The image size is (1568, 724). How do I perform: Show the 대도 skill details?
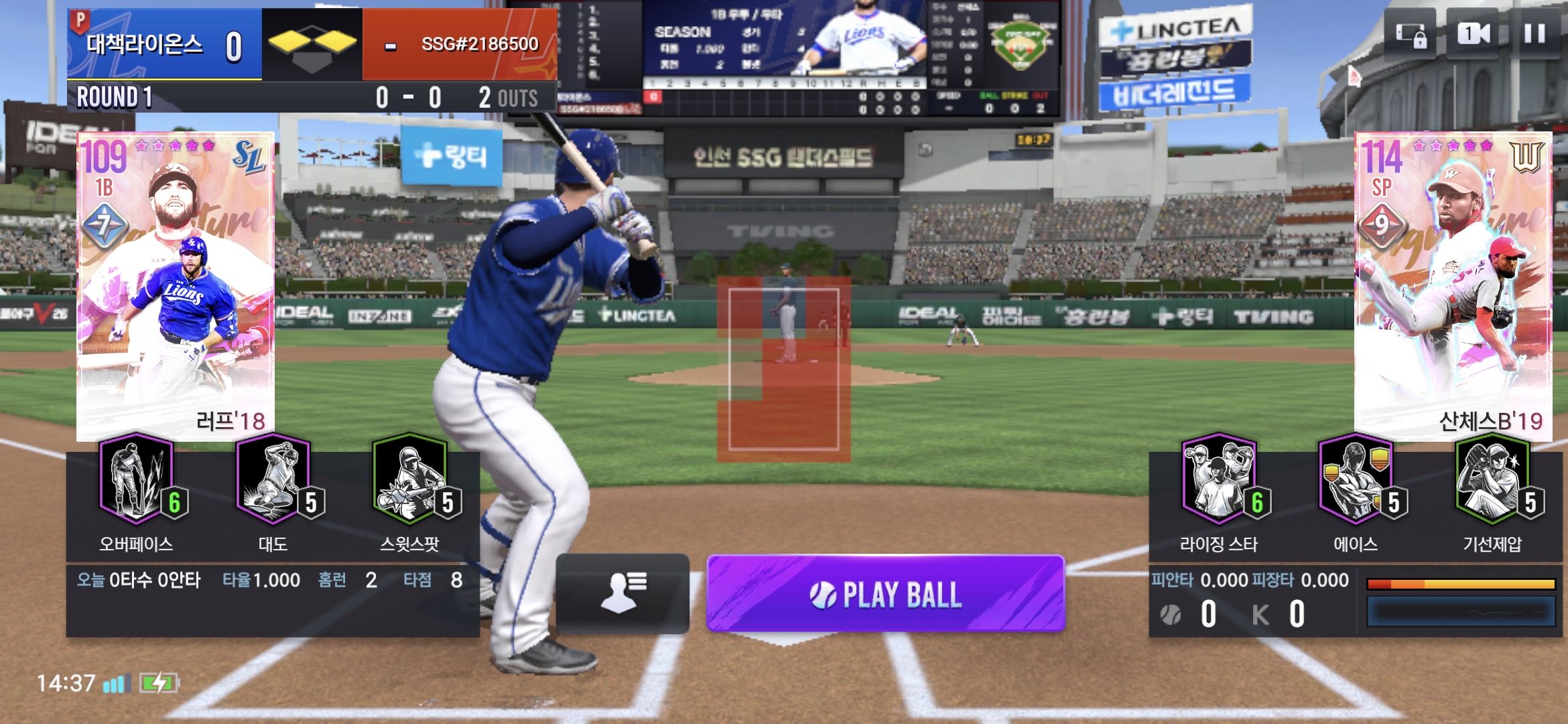[x=273, y=479]
